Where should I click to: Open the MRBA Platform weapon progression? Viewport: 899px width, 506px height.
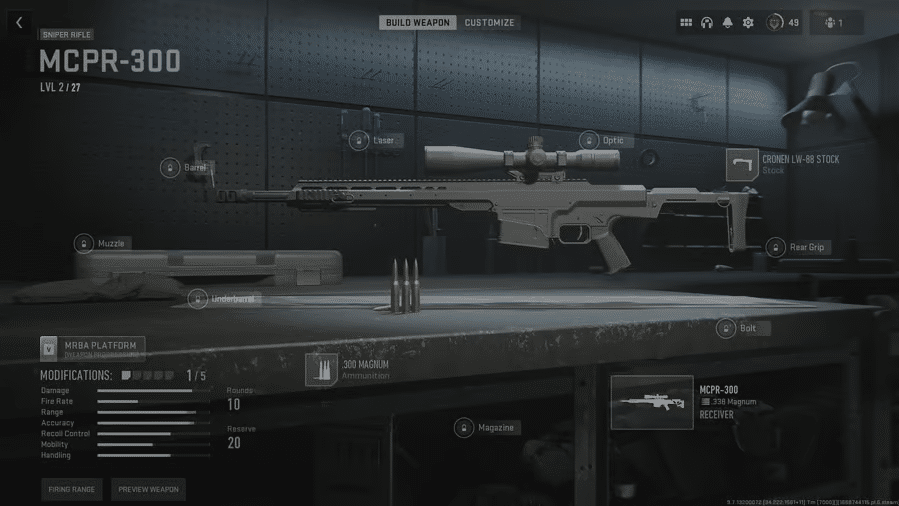(x=92, y=348)
